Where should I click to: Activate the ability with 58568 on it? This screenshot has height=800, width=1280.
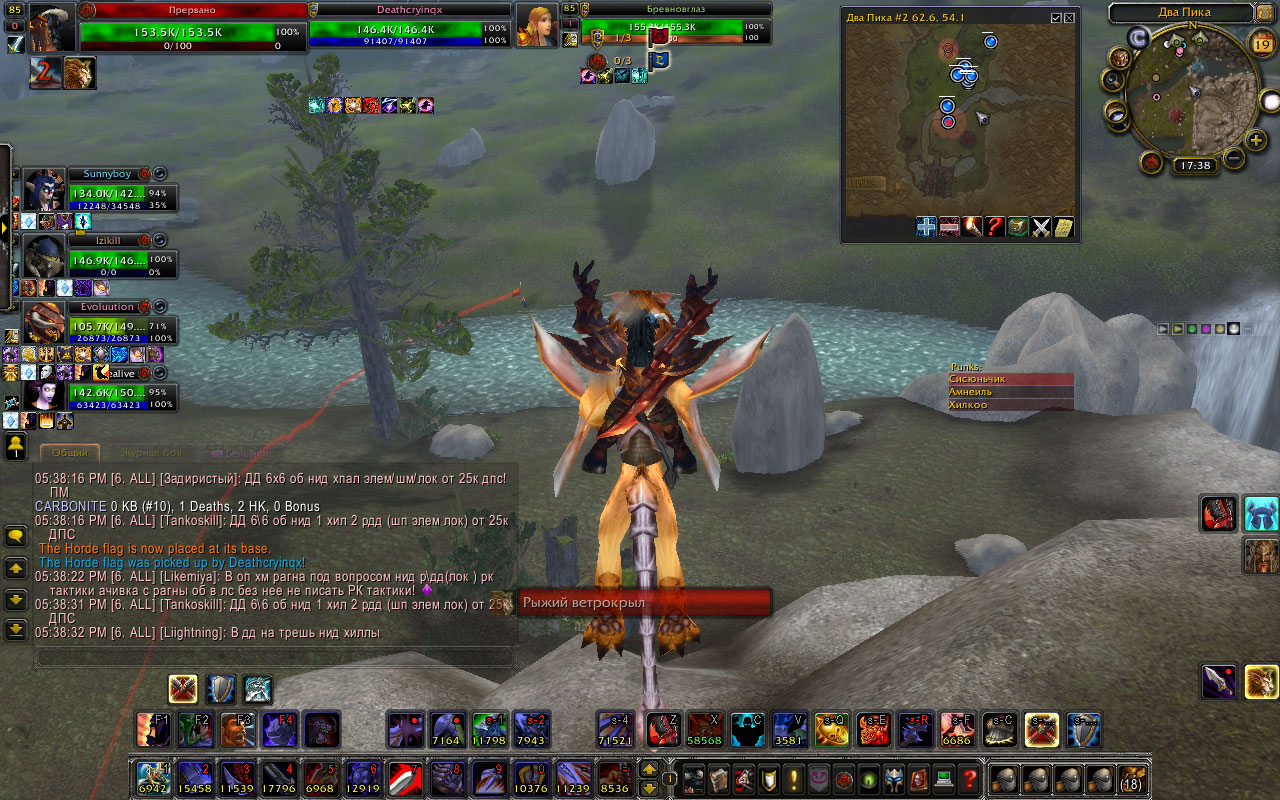coord(704,730)
